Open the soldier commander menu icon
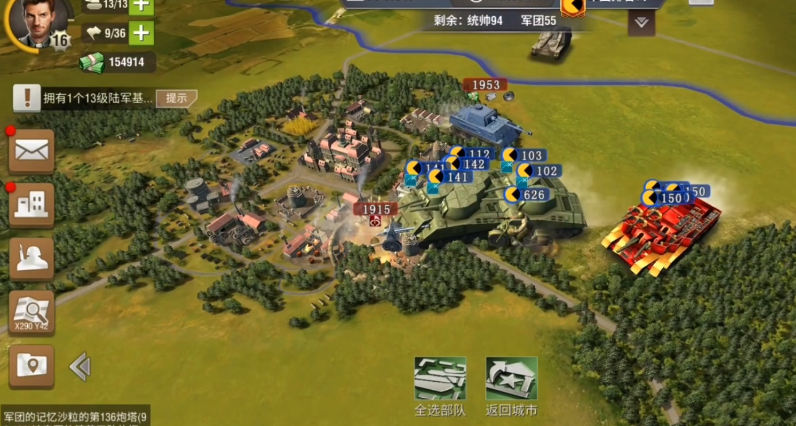This screenshot has width=796, height=426. click(x=31, y=258)
